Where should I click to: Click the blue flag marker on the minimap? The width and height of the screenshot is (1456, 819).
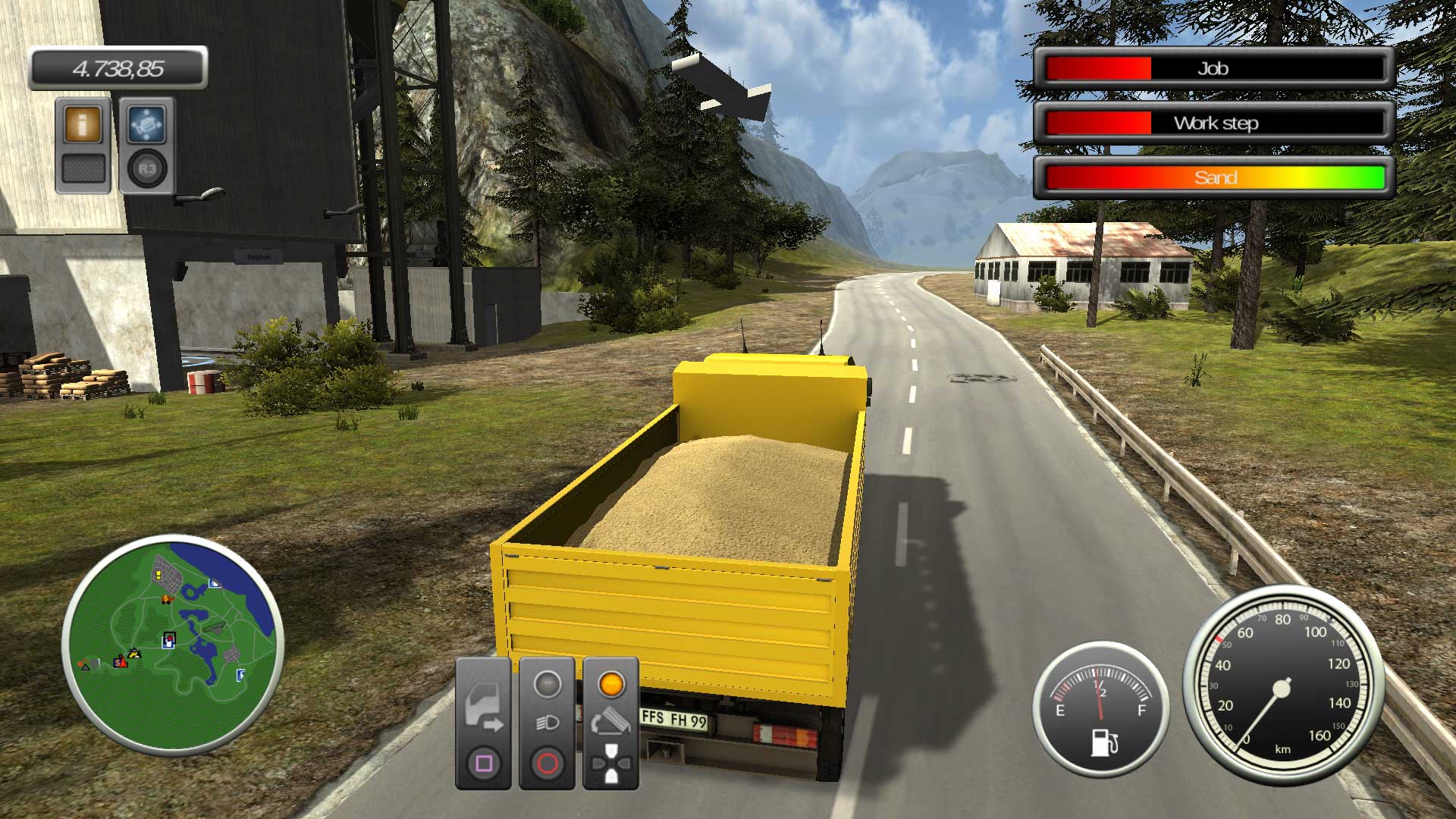[240, 675]
